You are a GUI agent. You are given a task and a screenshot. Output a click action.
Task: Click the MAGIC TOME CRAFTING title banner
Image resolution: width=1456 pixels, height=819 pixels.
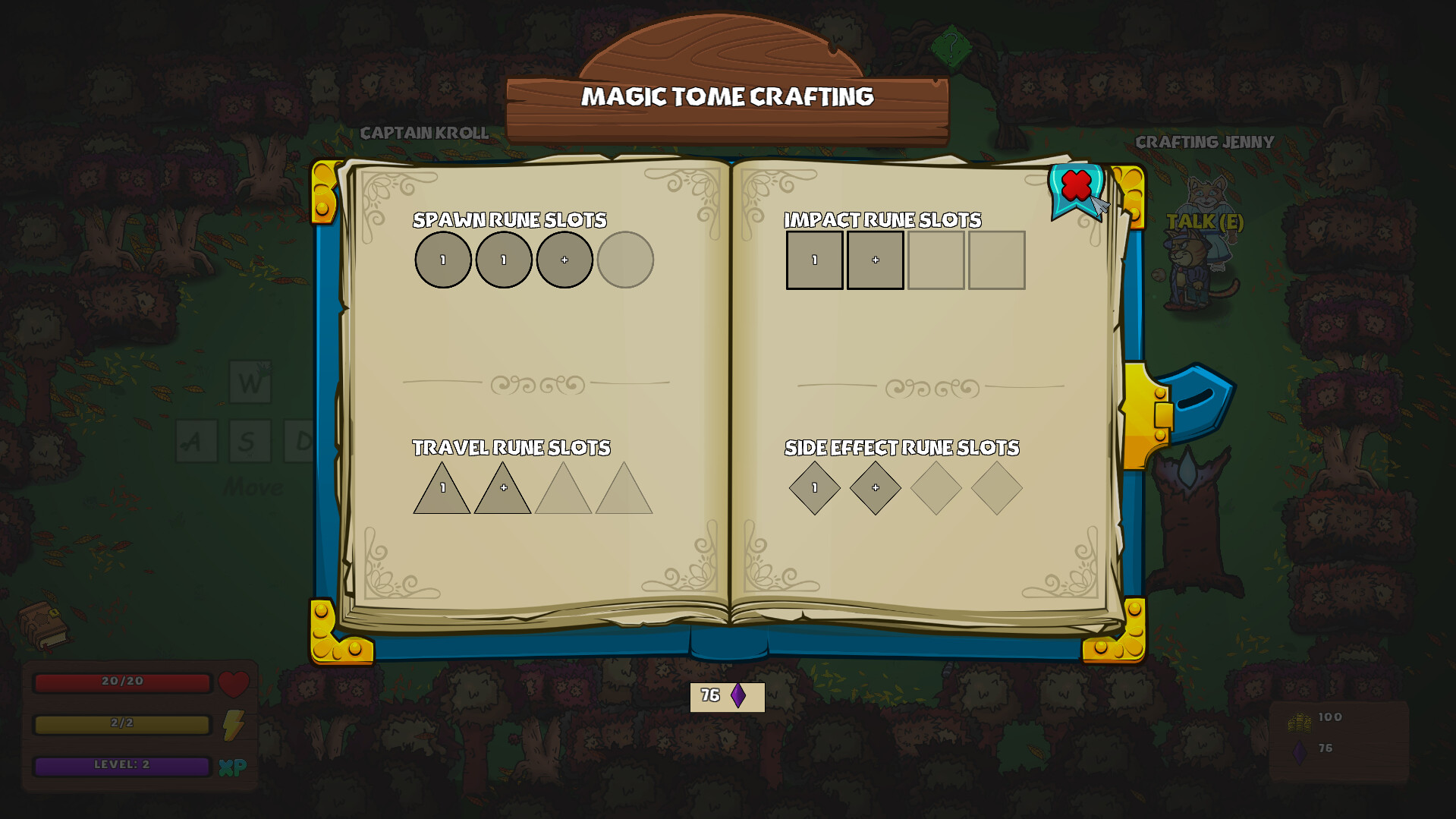pyautogui.click(x=728, y=97)
